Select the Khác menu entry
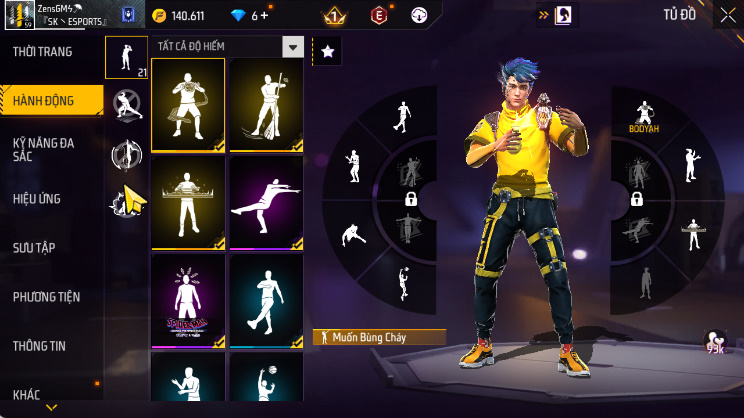The width and height of the screenshot is (744, 418). 27,395
